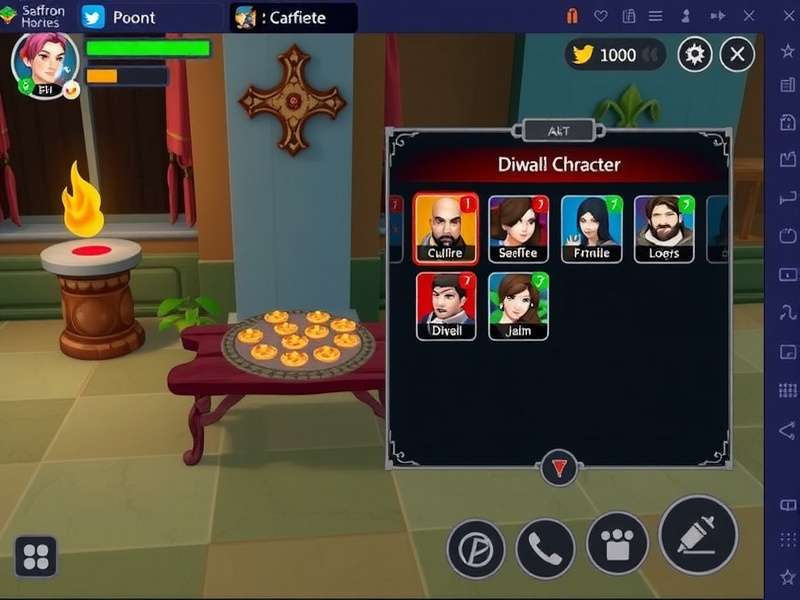Activate the pencil edit button
800x600 pixels.
pos(698,534)
